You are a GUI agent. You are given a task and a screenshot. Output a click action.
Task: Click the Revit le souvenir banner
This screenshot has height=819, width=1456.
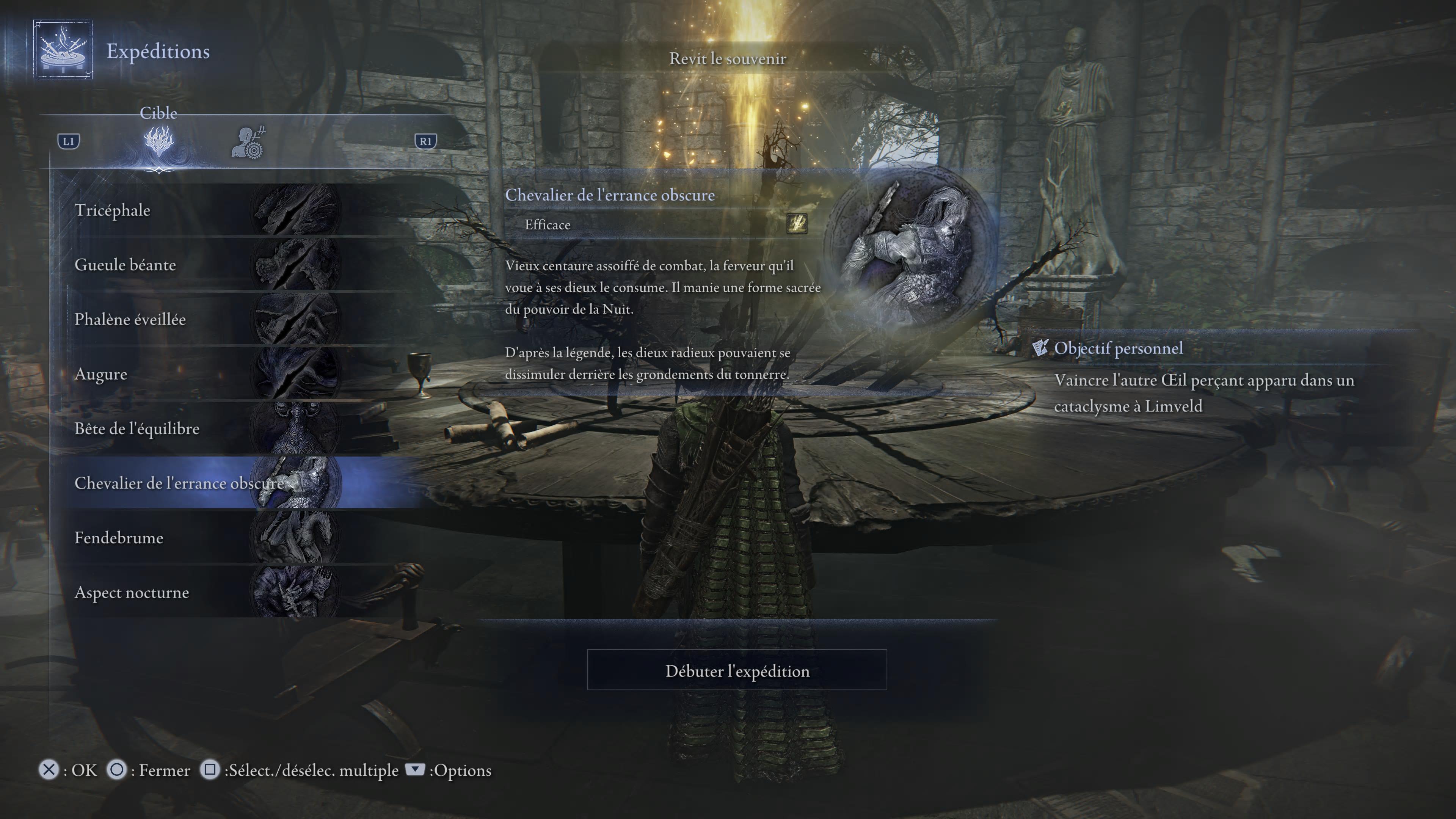coord(728,59)
